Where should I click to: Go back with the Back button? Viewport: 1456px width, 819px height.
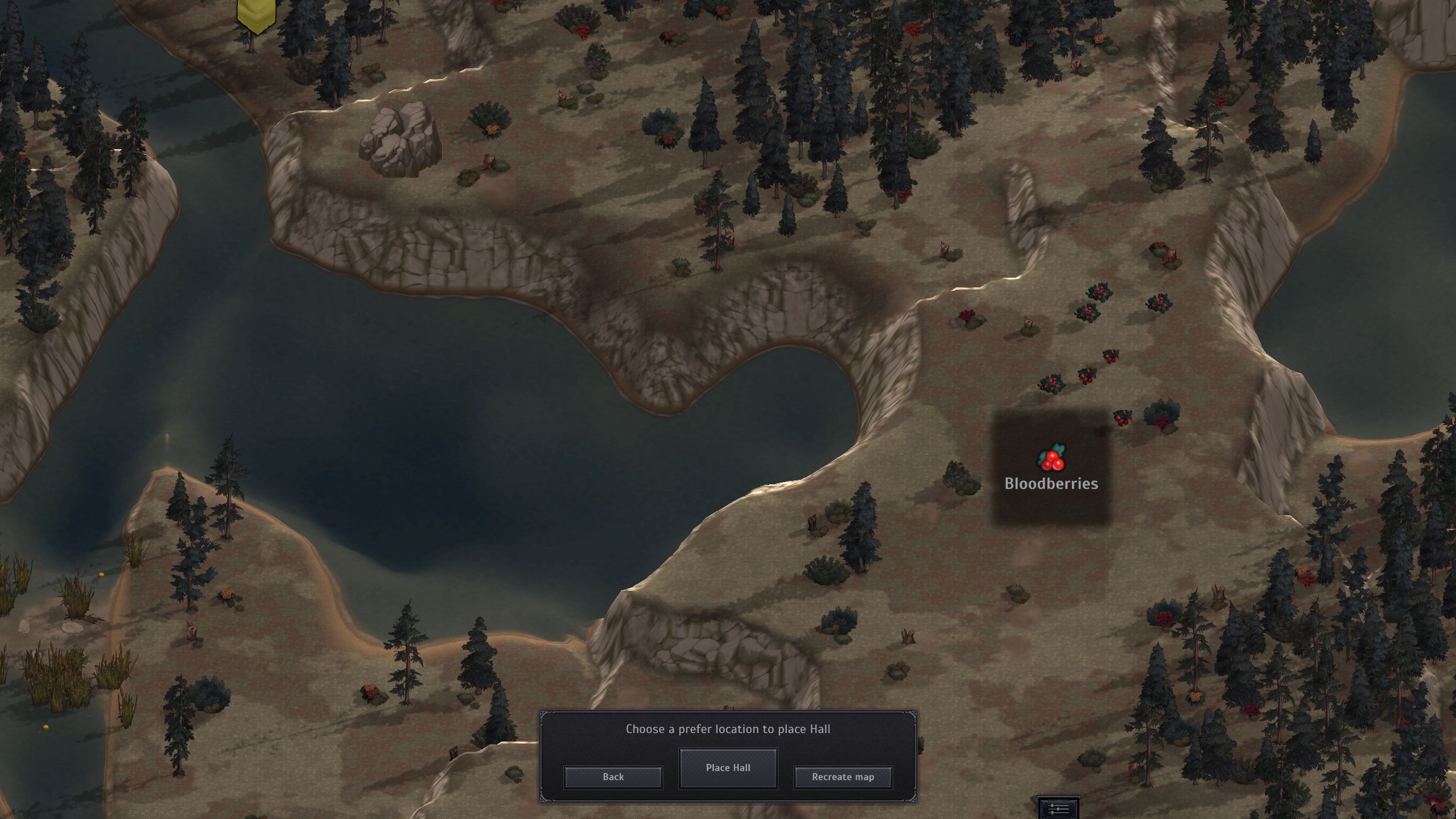click(613, 777)
